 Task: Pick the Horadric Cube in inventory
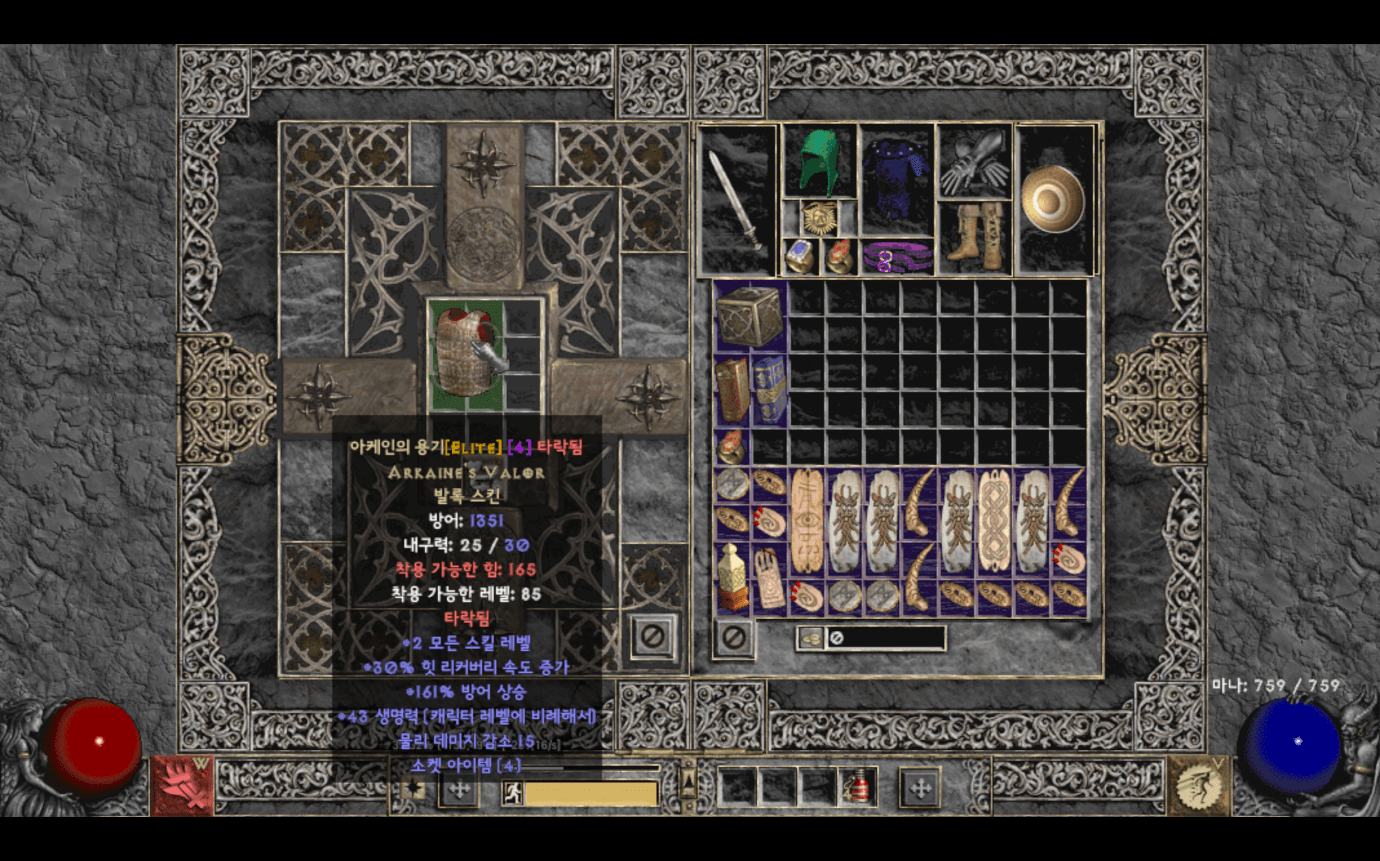click(x=750, y=317)
